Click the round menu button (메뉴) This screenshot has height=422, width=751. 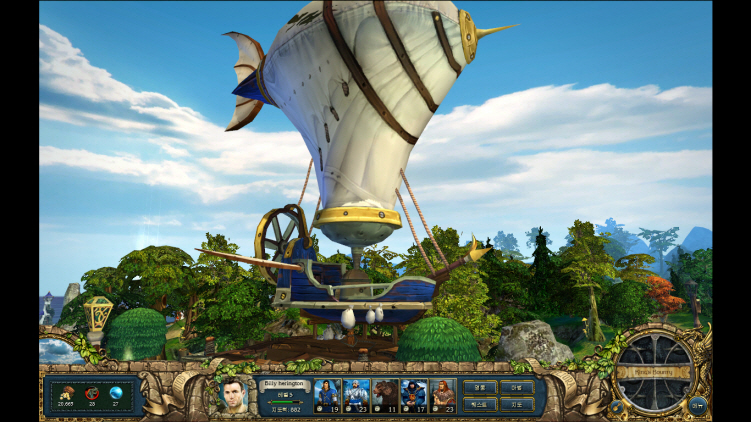[x=698, y=405]
